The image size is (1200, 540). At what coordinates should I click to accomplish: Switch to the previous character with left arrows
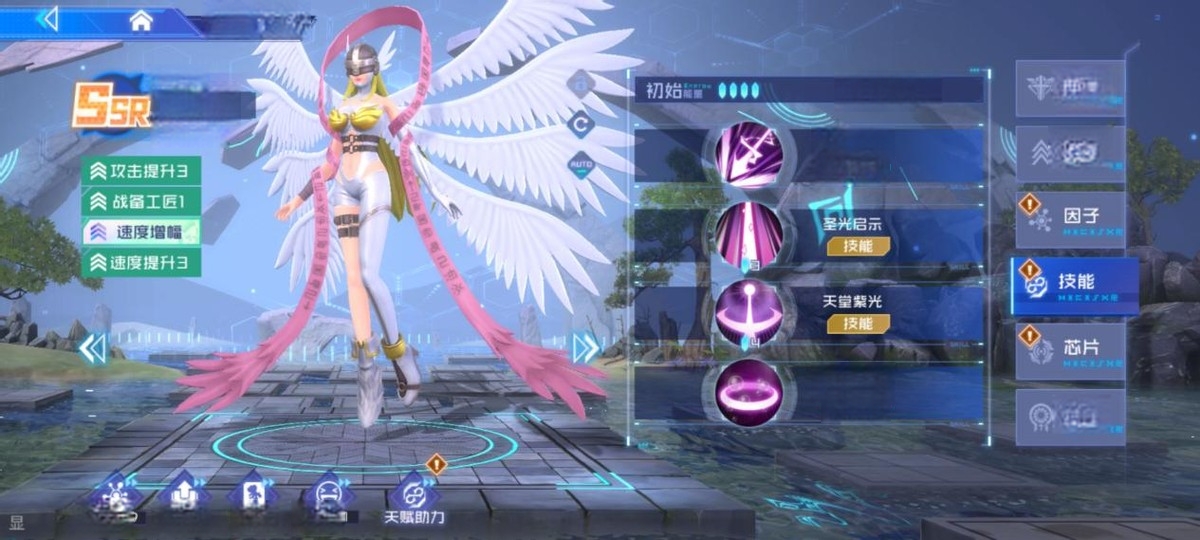(93, 348)
